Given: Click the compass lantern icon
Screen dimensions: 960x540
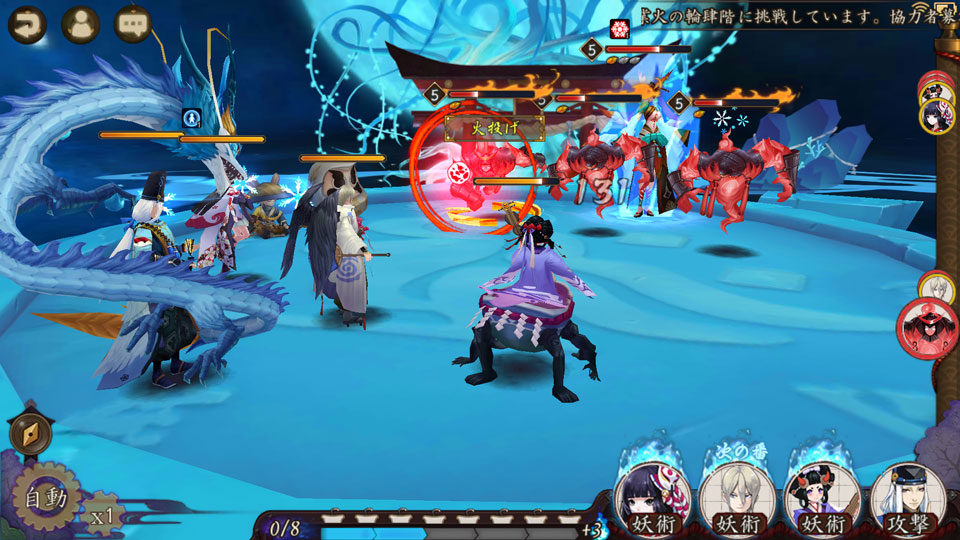Looking at the screenshot, I should point(29,434).
